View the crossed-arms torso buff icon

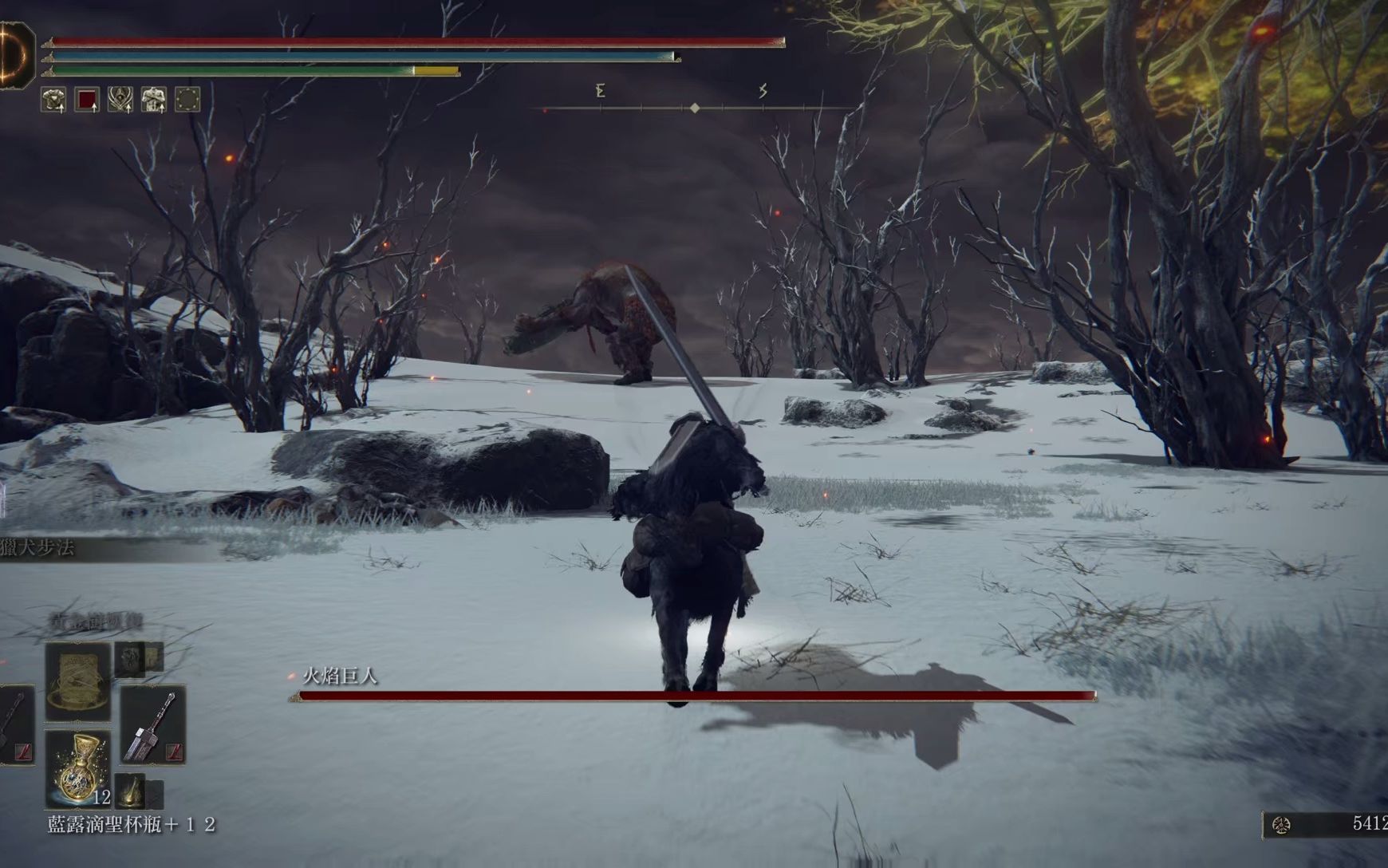154,100
